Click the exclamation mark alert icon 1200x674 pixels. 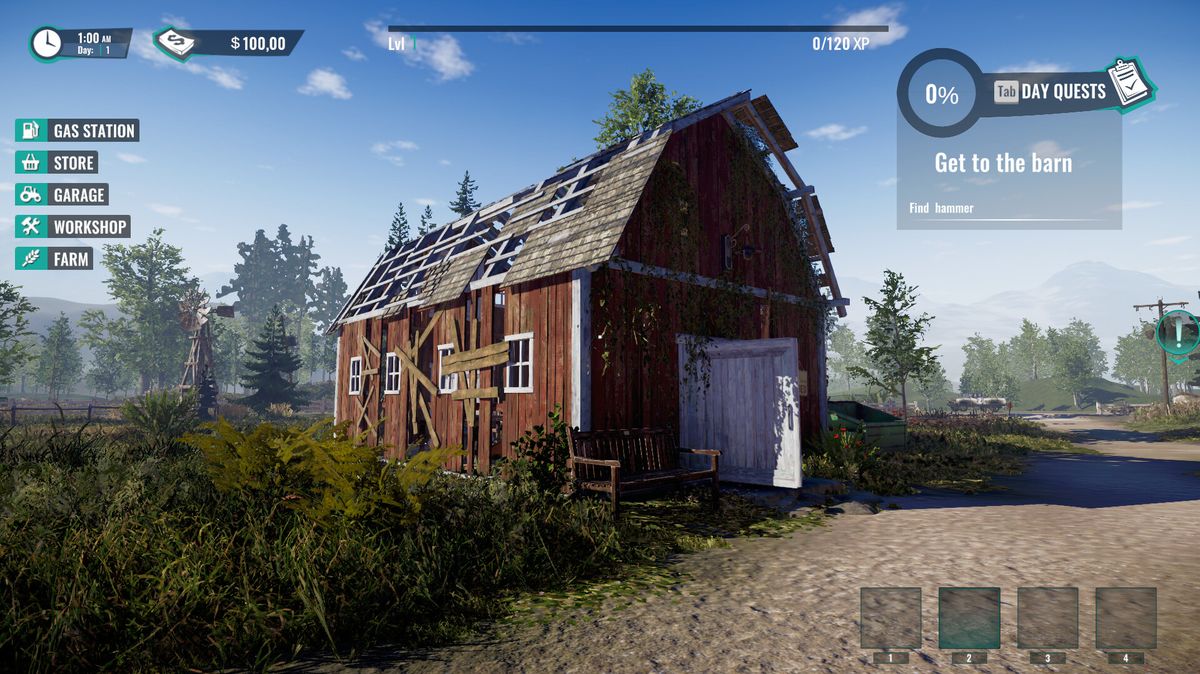pos(1180,331)
